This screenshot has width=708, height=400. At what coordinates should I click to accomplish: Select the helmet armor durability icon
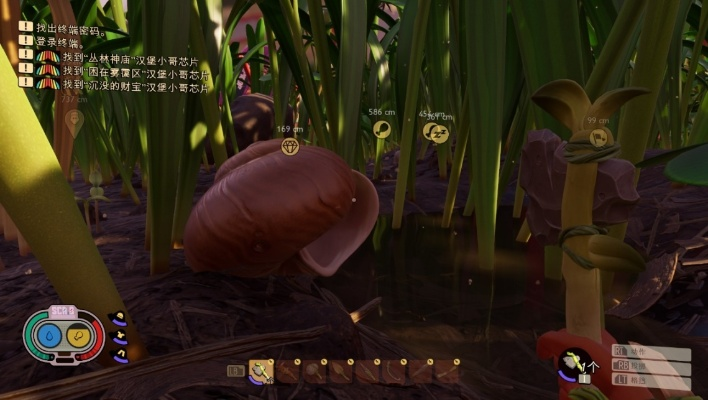(x=119, y=319)
